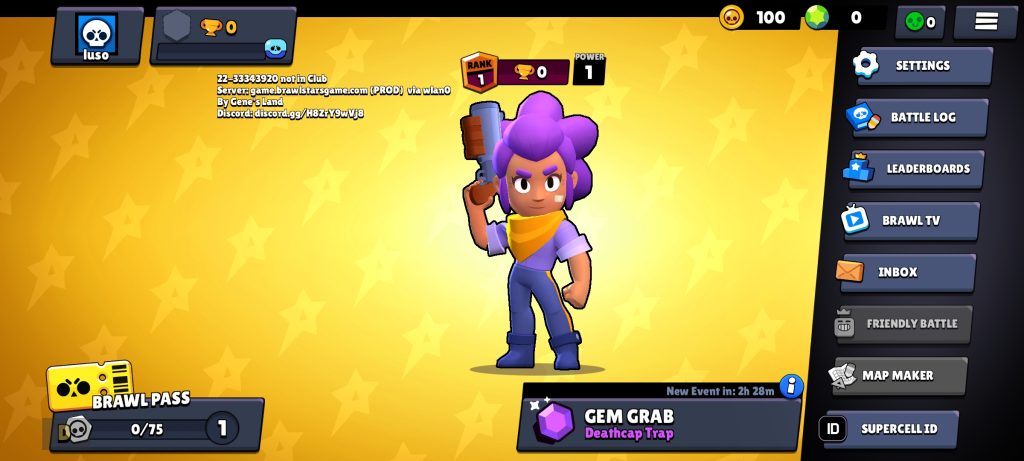The width and height of the screenshot is (1024, 461).
Task: View the brawler's Rank 1 badge
Action: [480, 72]
